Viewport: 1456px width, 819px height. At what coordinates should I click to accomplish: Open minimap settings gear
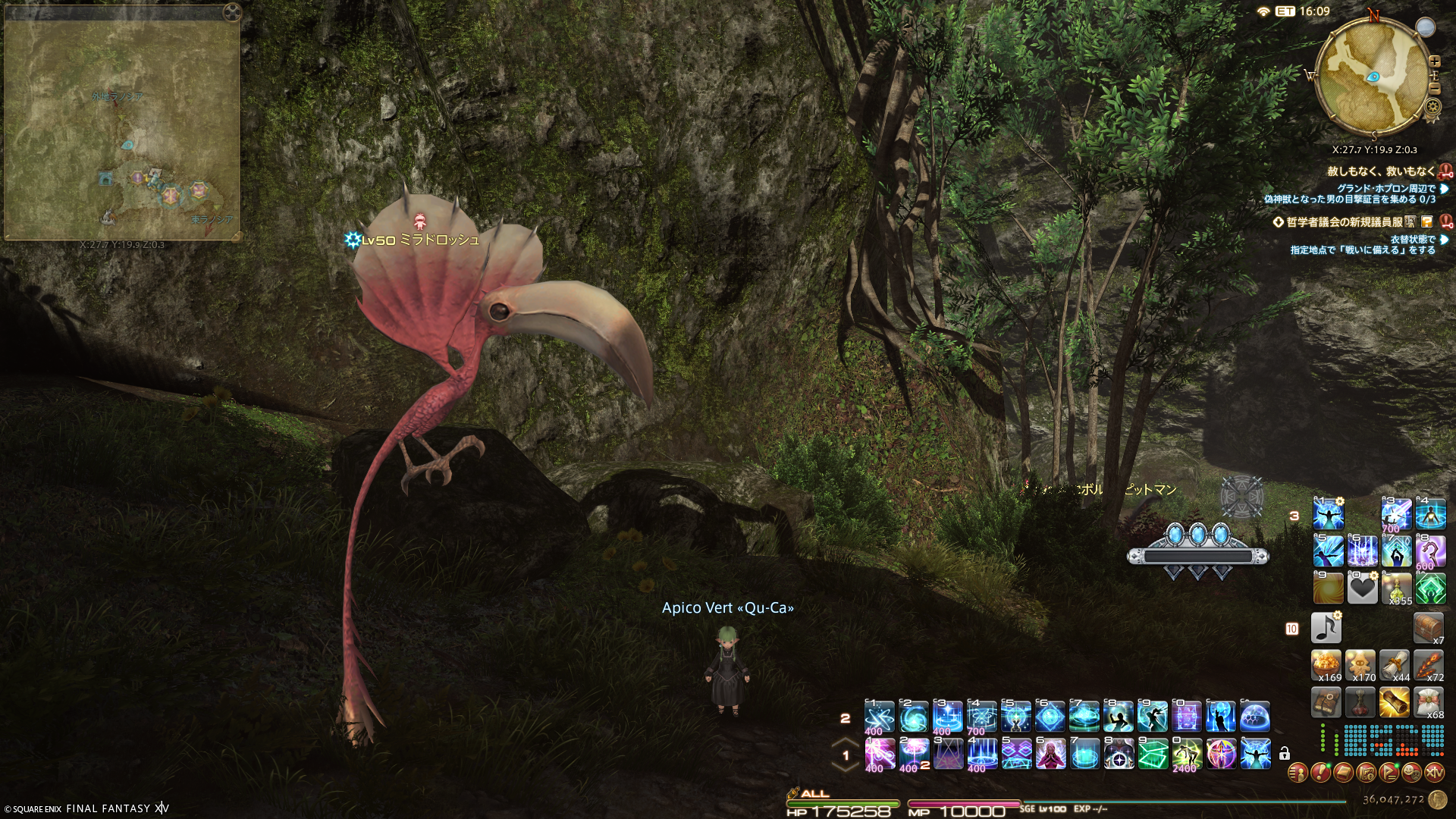click(1432, 107)
